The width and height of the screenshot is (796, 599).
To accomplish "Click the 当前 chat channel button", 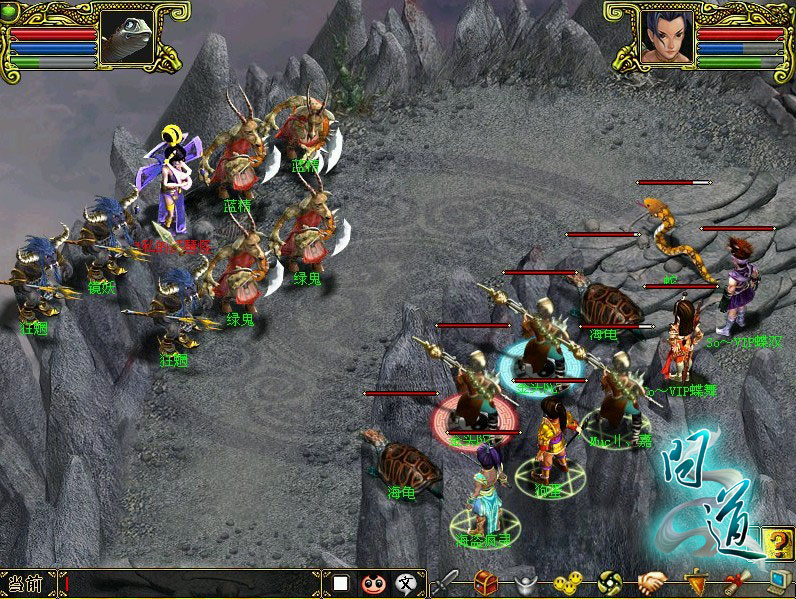I will [x=27, y=583].
